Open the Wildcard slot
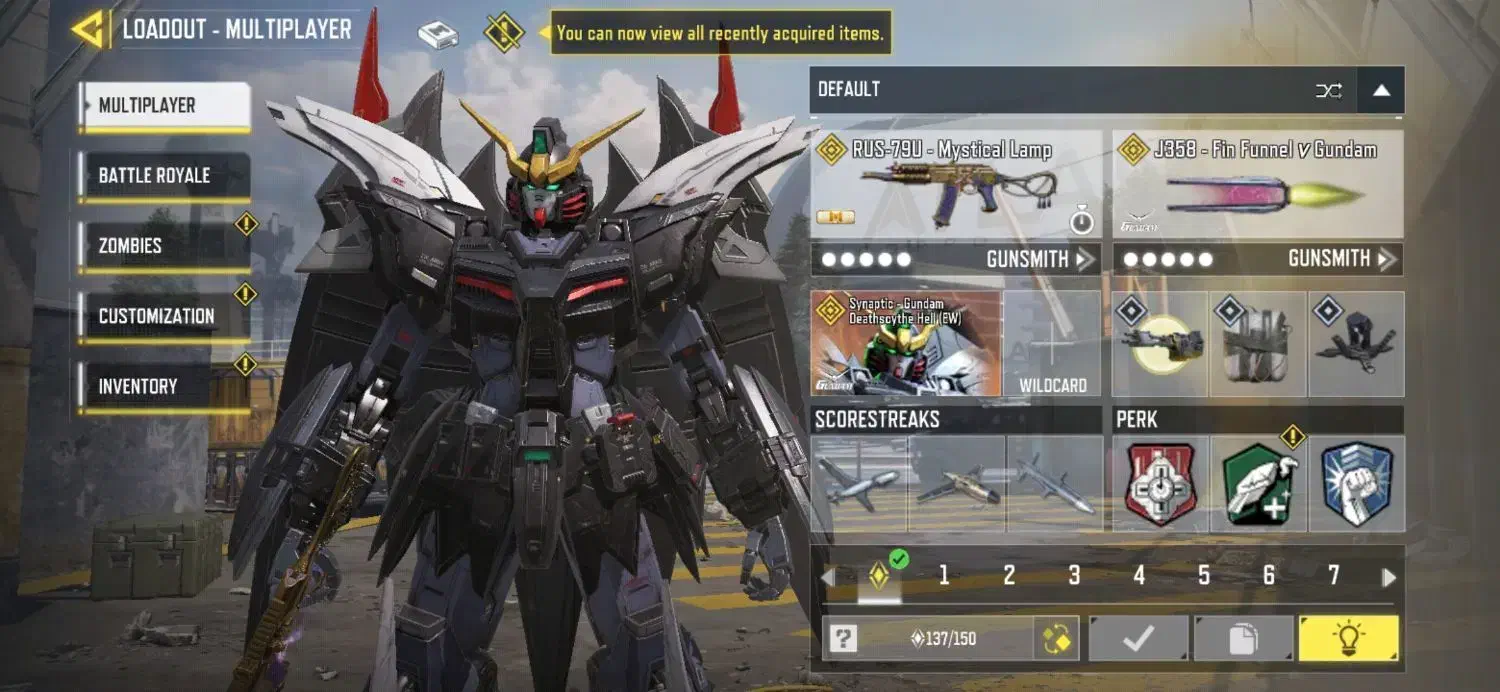The height and width of the screenshot is (692, 1500). point(1052,344)
